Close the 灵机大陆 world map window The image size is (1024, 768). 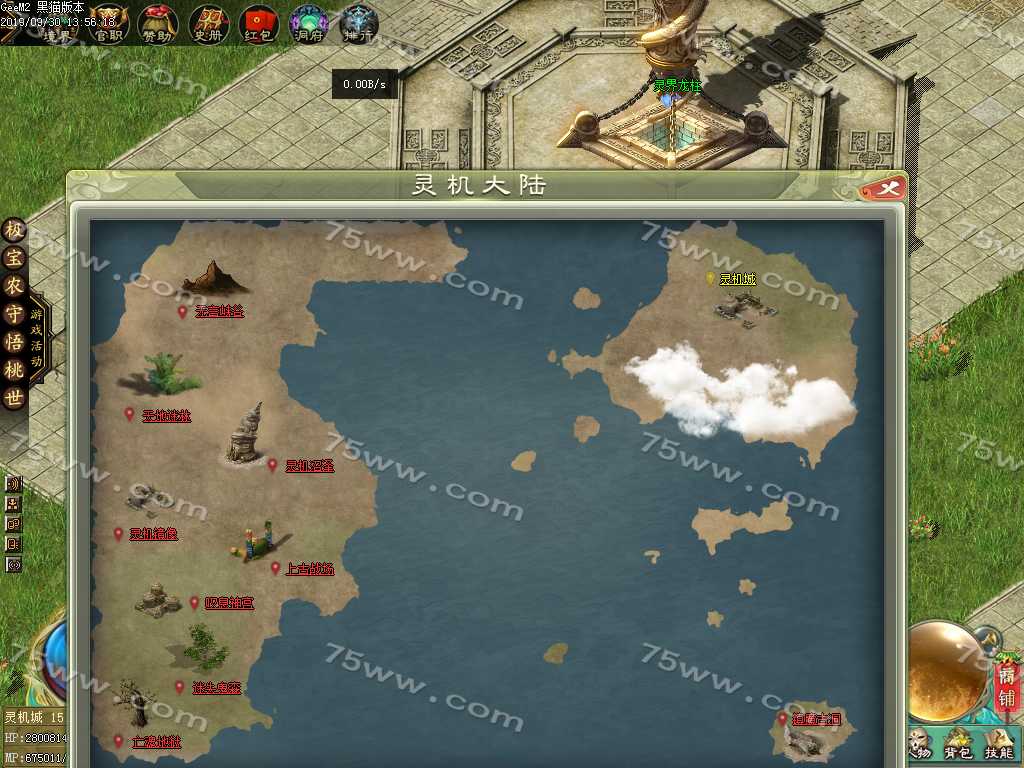click(887, 188)
